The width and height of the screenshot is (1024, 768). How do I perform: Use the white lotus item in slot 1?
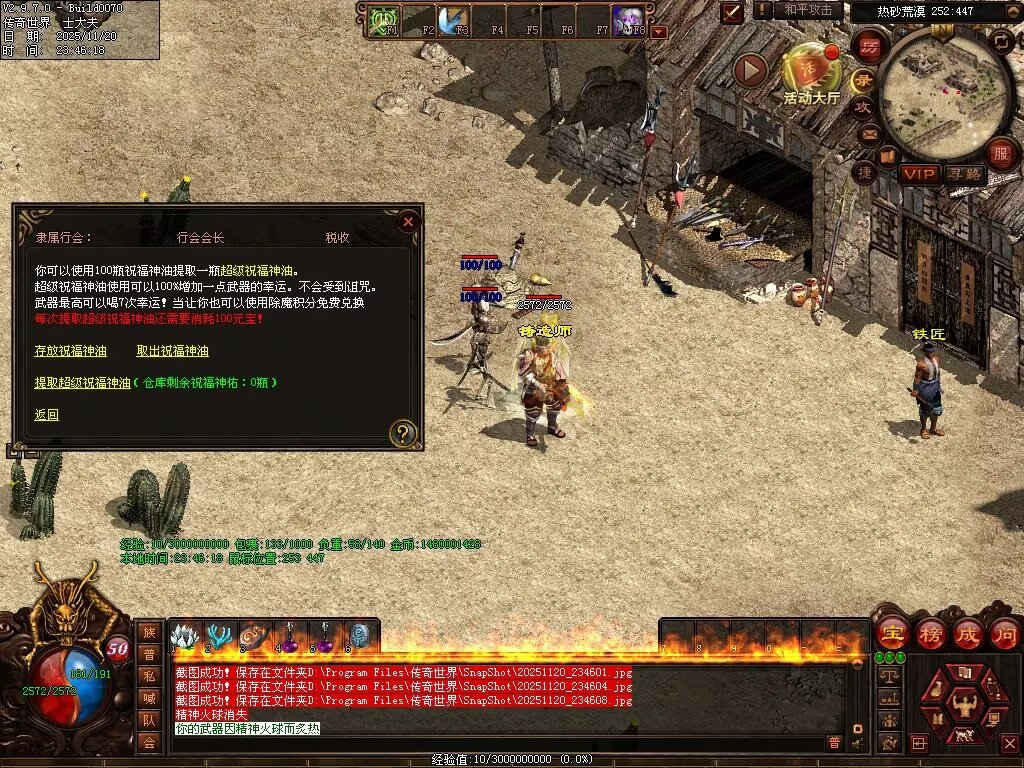pyautogui.click(x=185, y=637)
